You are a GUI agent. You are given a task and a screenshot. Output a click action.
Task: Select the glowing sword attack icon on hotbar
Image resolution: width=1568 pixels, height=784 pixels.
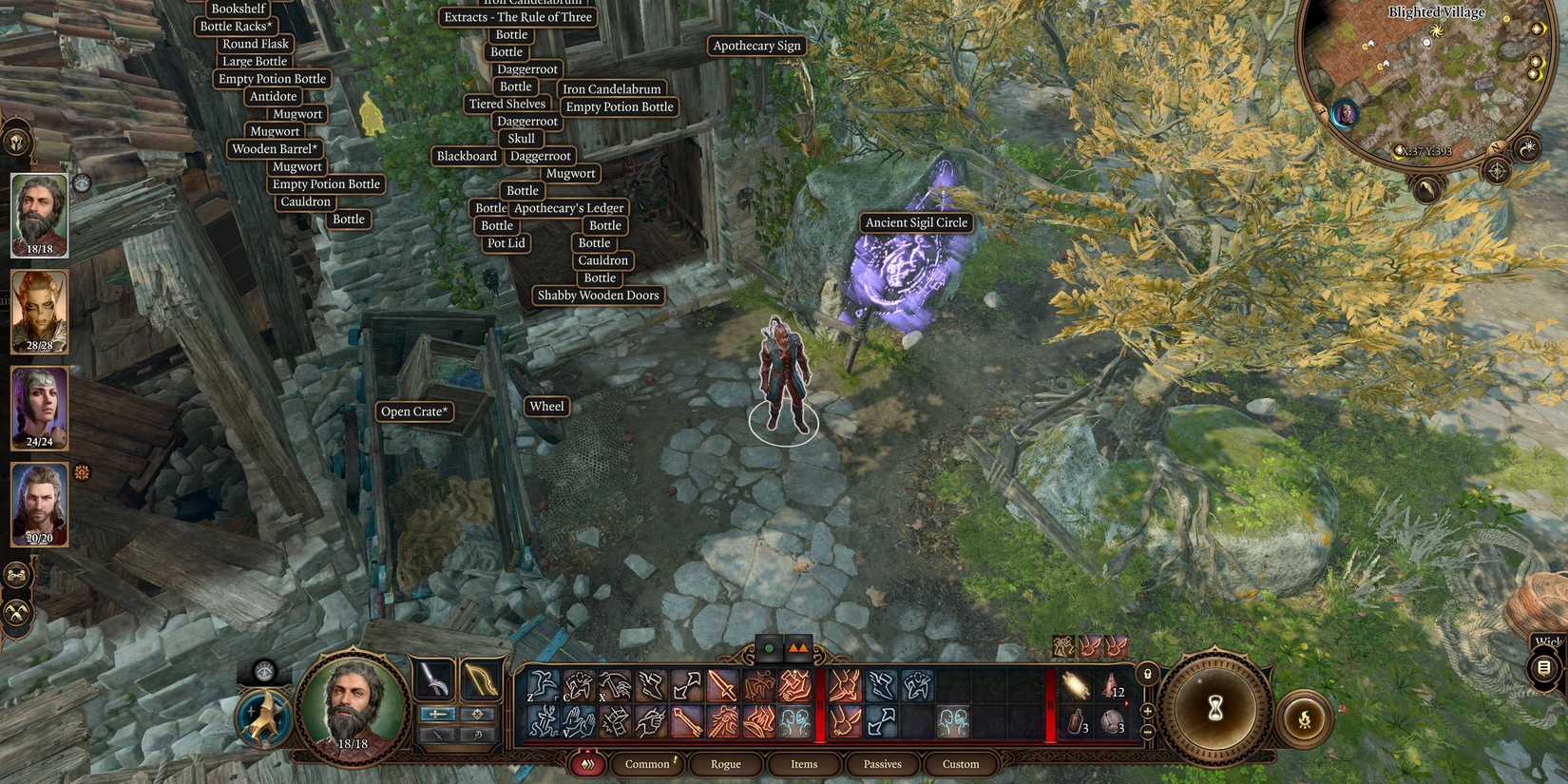(x=720, y=686)
